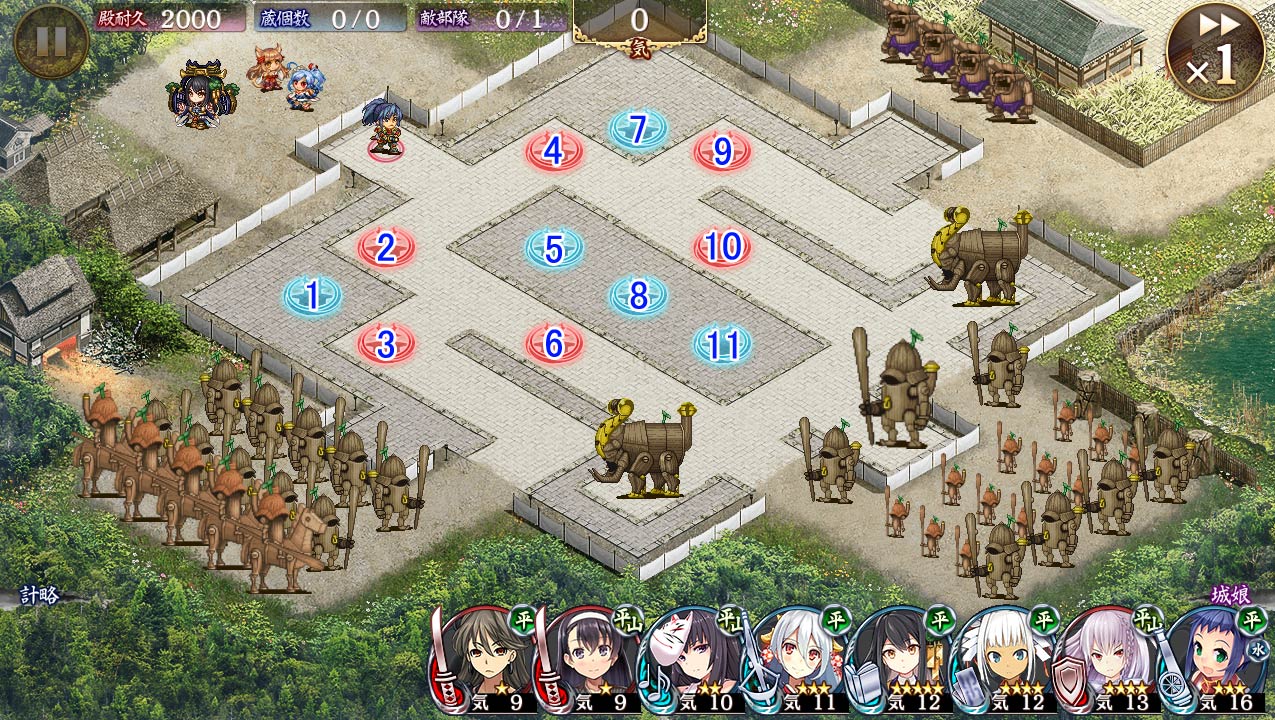
Task: Select deployment tile number 8
Action: pos(638,296)
